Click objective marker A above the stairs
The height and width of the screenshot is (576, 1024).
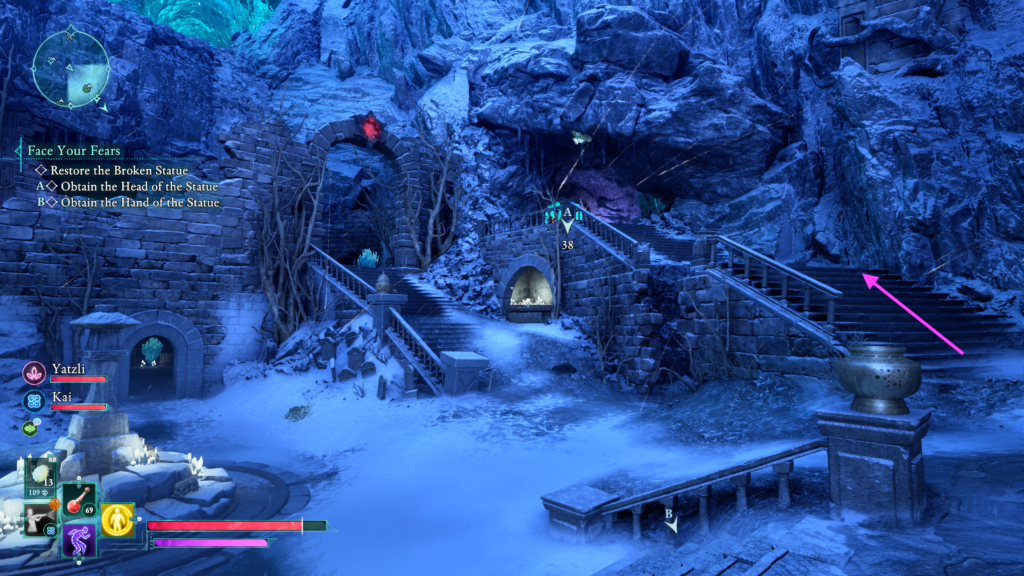click(567, 214)
